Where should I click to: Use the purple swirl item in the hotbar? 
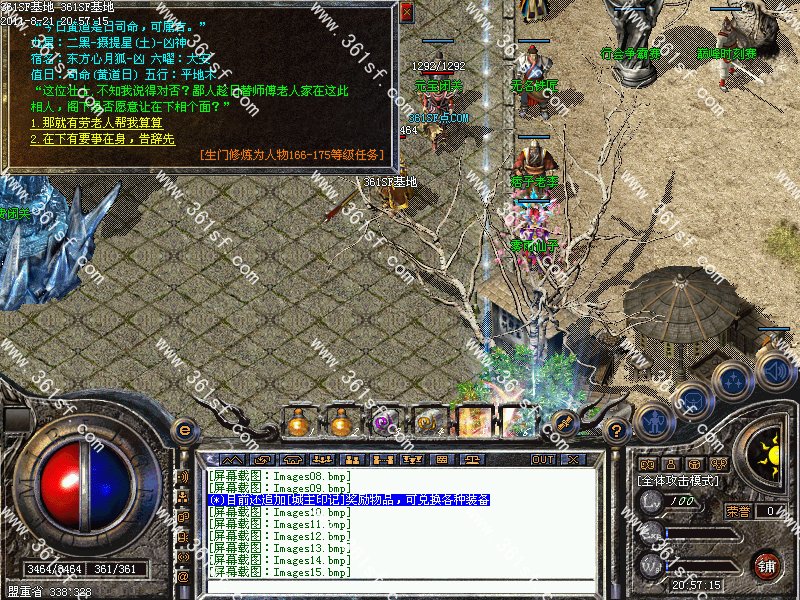(384, 424)
